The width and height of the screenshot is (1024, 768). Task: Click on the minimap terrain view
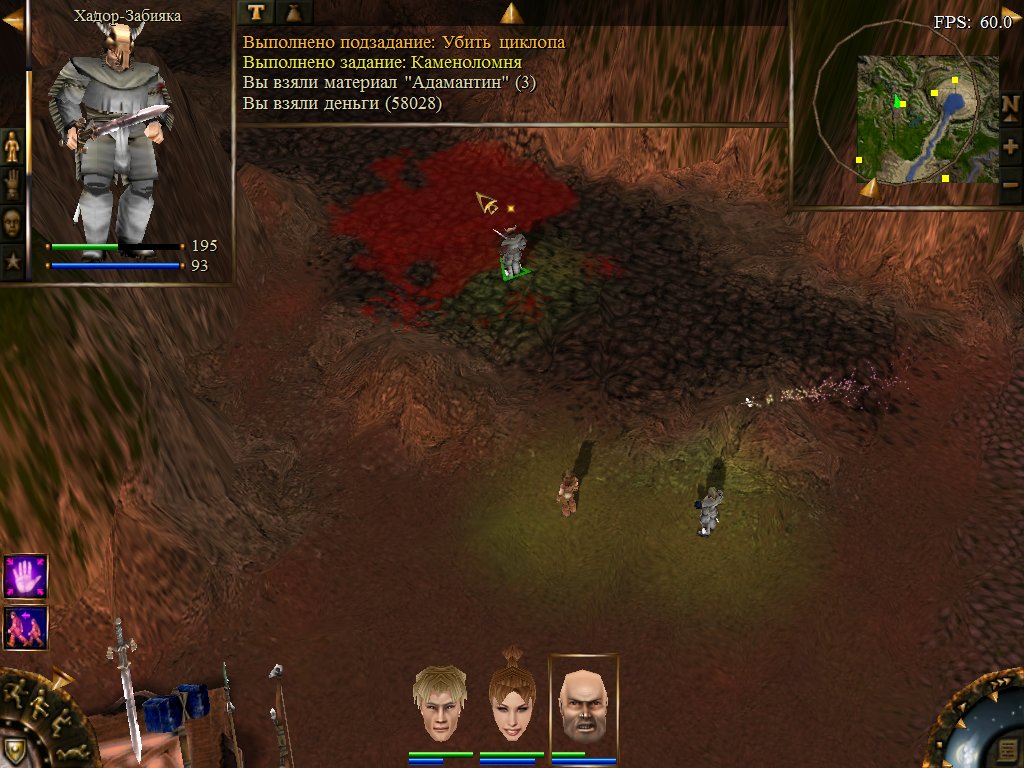[x=927, y=119]
